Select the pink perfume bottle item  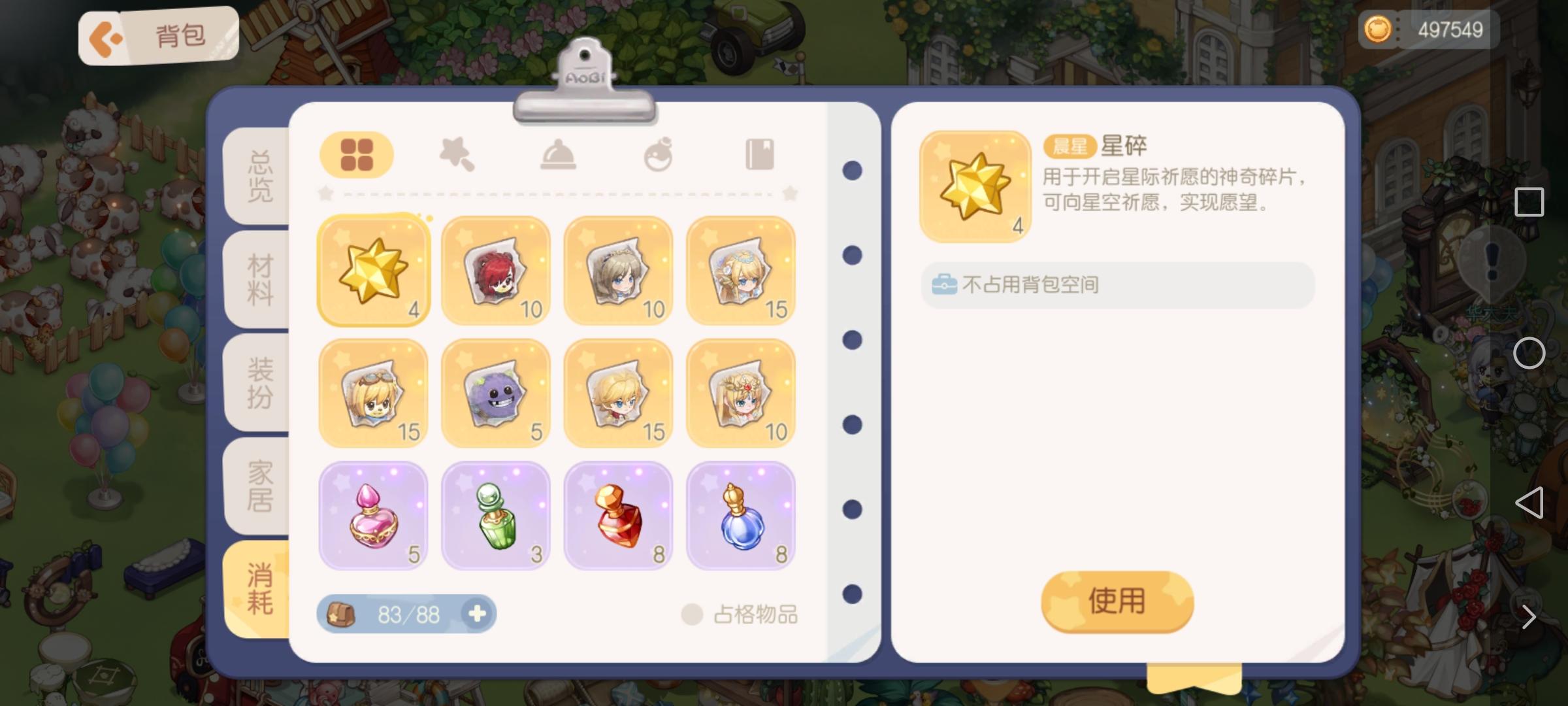point(372,515)
